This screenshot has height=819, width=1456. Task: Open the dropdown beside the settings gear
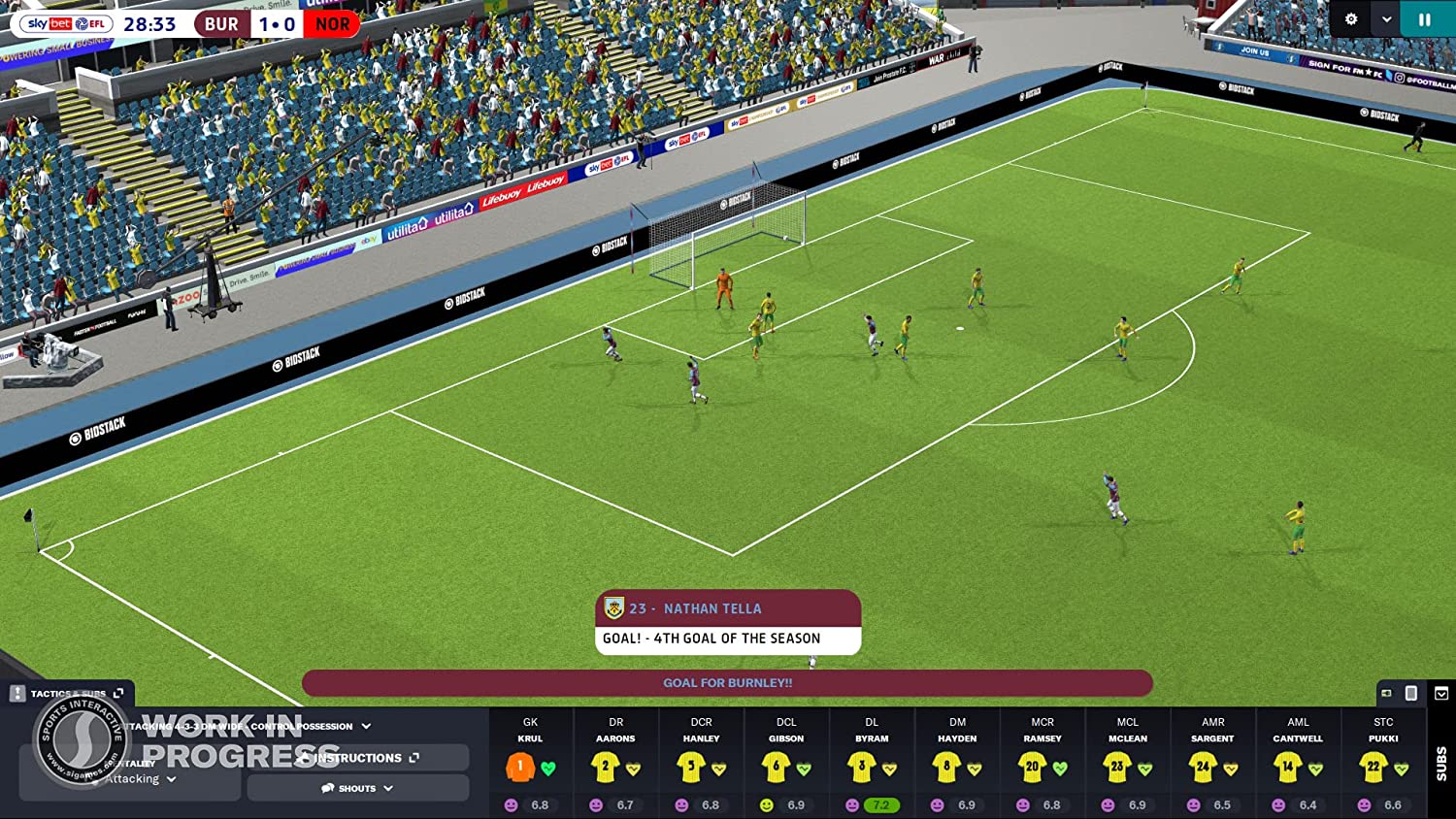point(1385,18)
